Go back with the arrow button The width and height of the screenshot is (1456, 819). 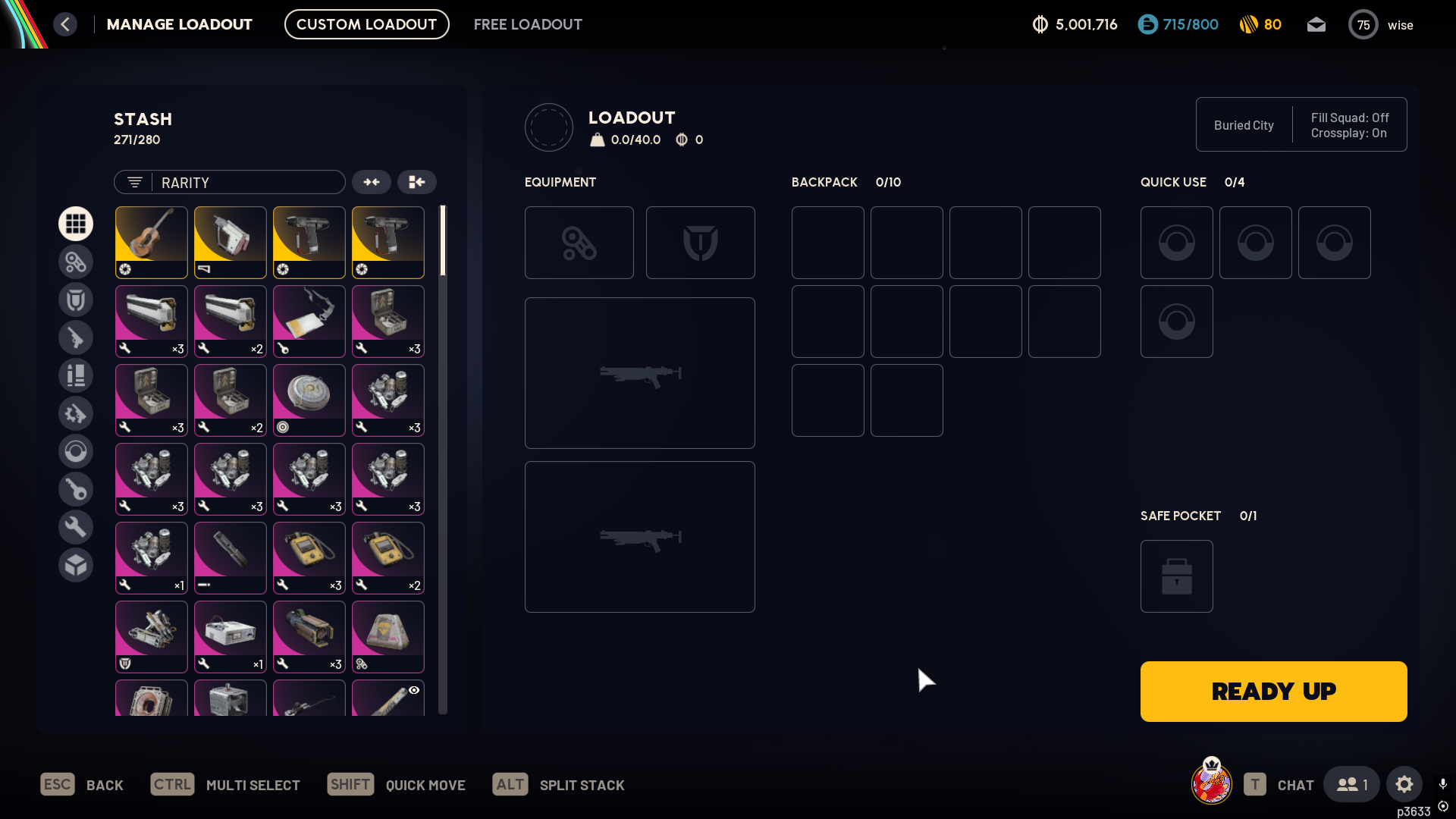[65, 24]
